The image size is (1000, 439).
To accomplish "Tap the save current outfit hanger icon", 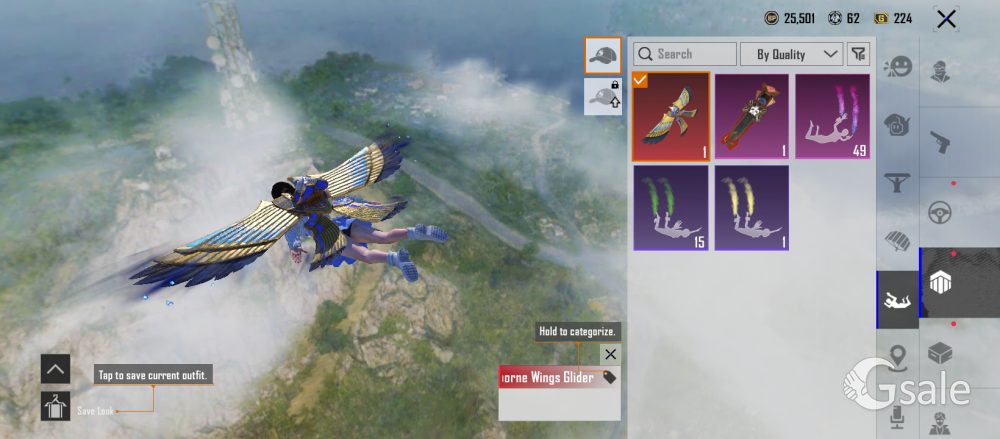I will [x=55, y=405].
